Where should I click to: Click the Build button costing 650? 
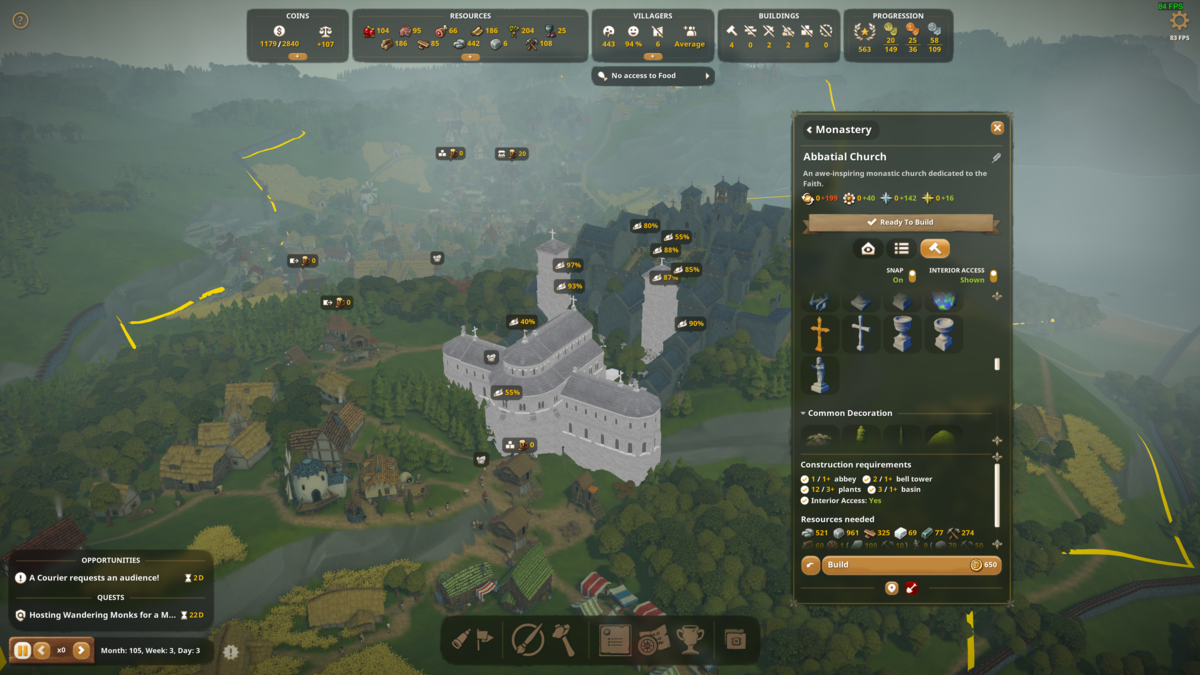pyautogui.click(x=909, y=565)
